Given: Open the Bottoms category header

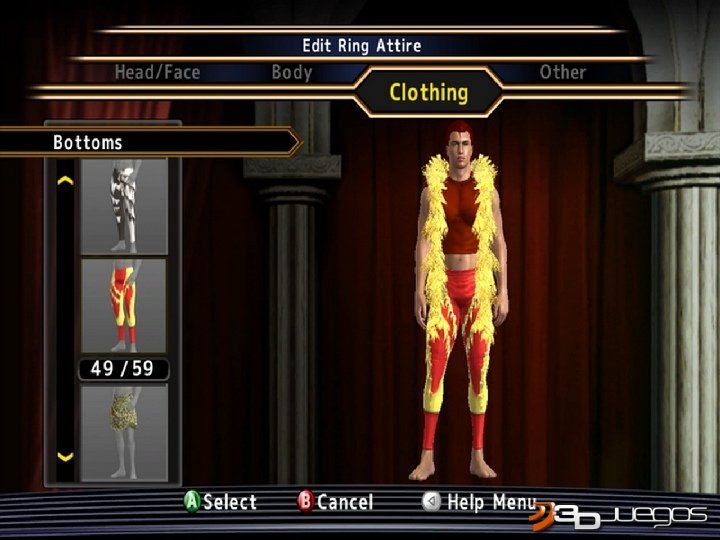Looking at the screenshot, I should coord(150,142).
